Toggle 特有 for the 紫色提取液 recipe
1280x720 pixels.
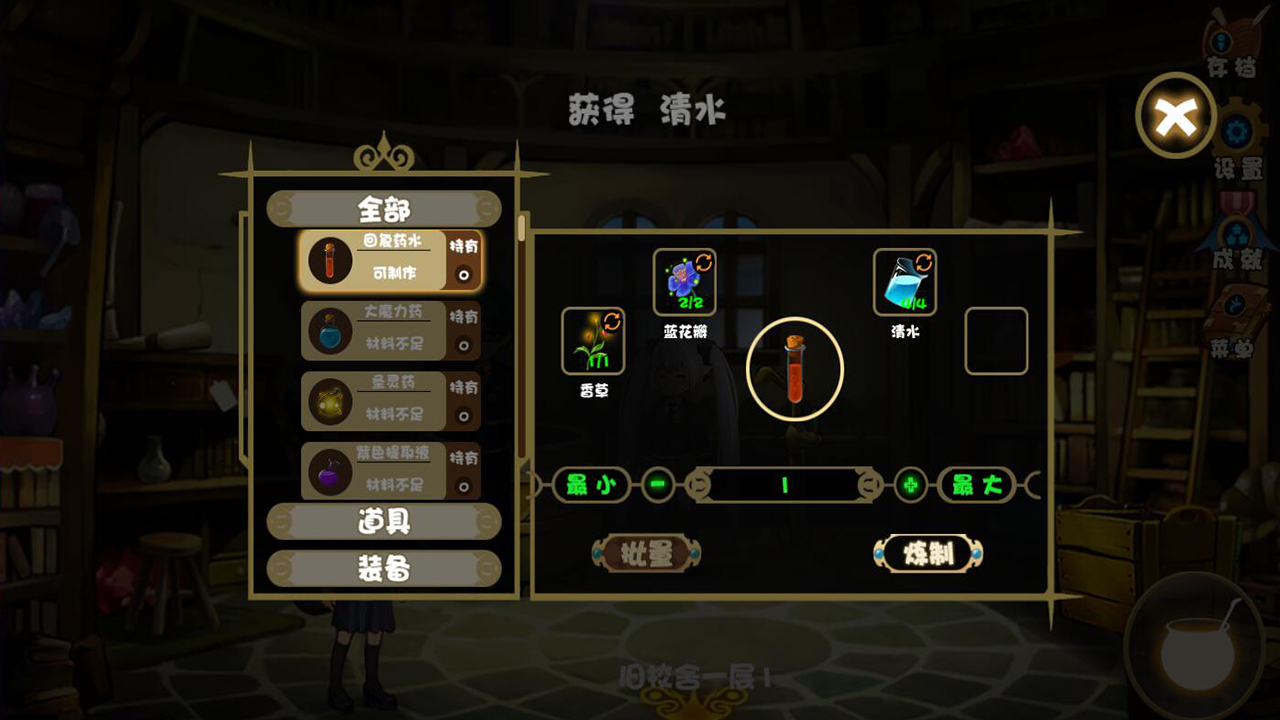point(463,485)
